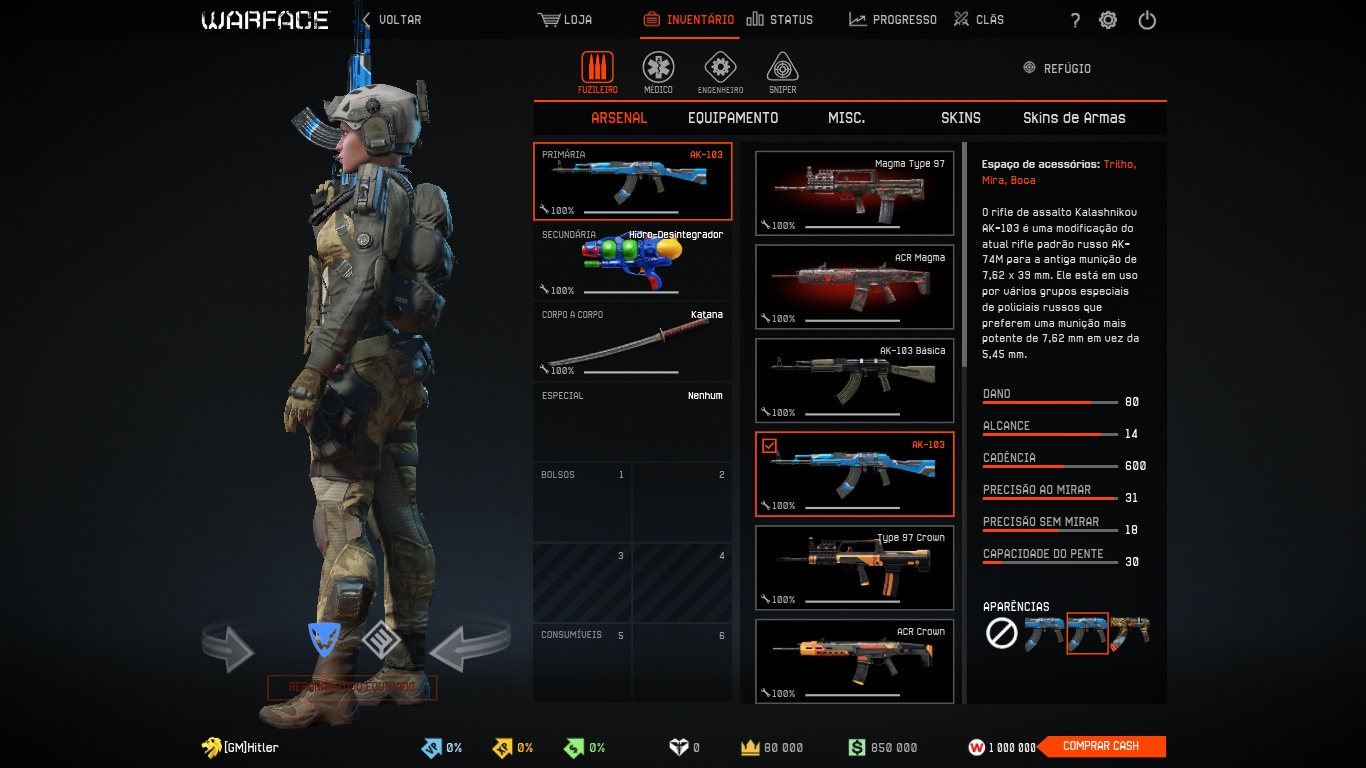This screenshot has width=1366, height=768.
Task: Open the Loja shop menu
Action: pos(565,19)
